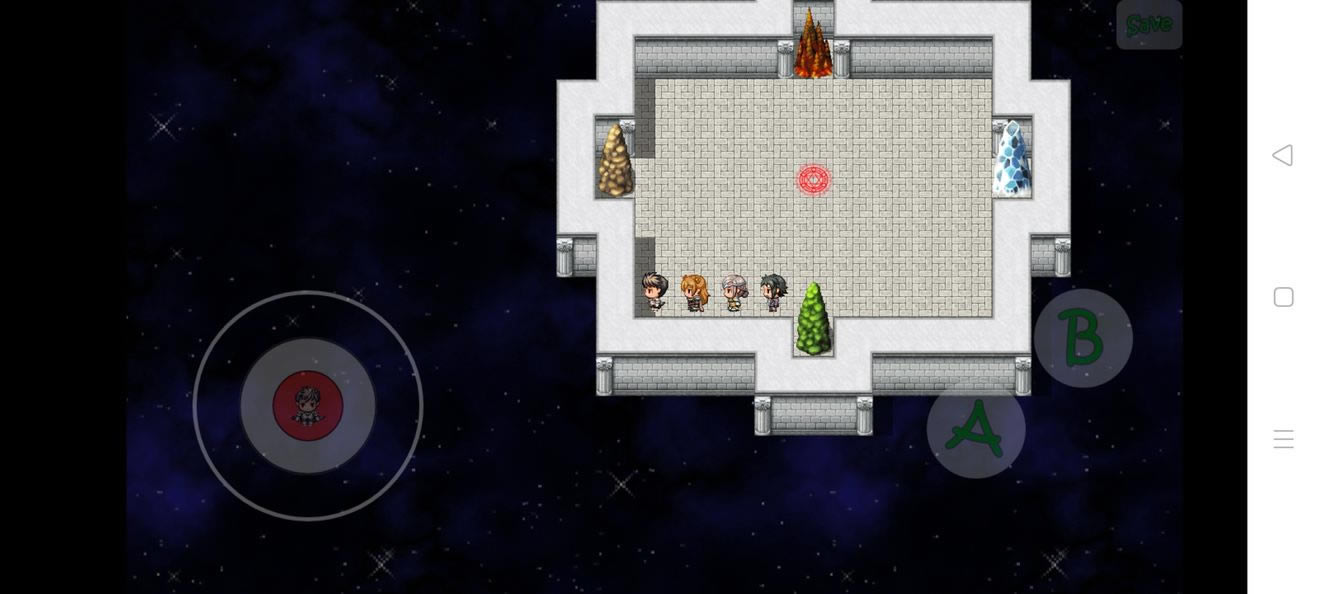Viewport: 1320px width, 594px height.
Task: Click the red virtual joystick knob
Action: tap(308, 405)
